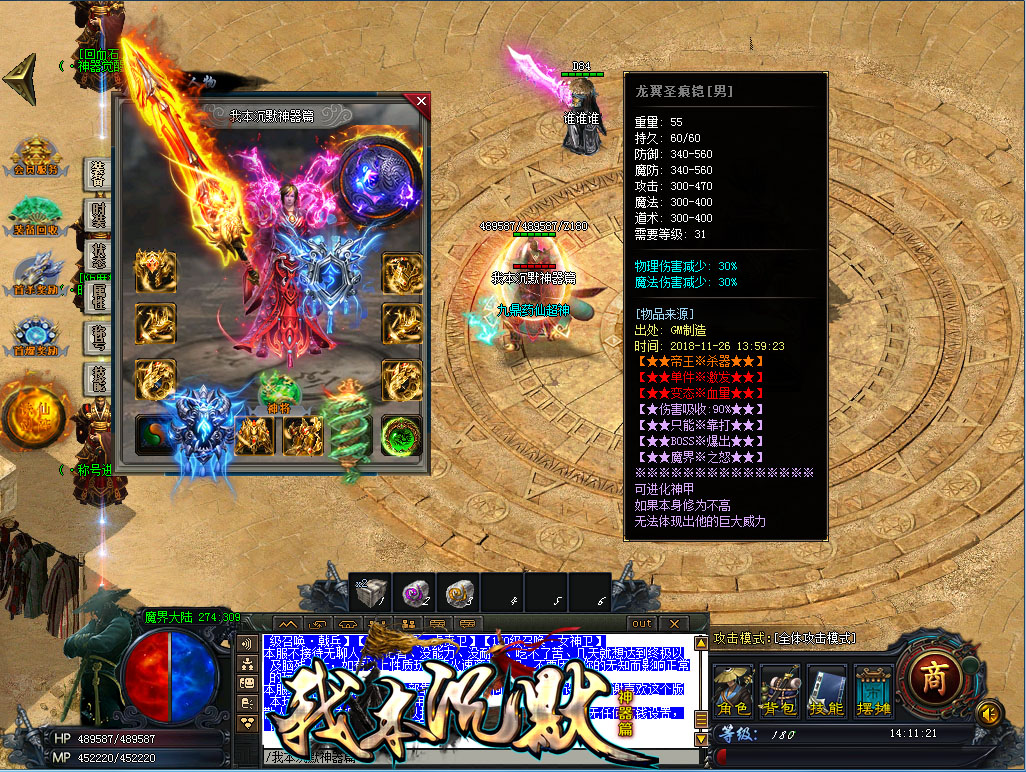1026x772 pixels.
Task: Open the 背包 backpack button
Action: click(x=780, y=691)
